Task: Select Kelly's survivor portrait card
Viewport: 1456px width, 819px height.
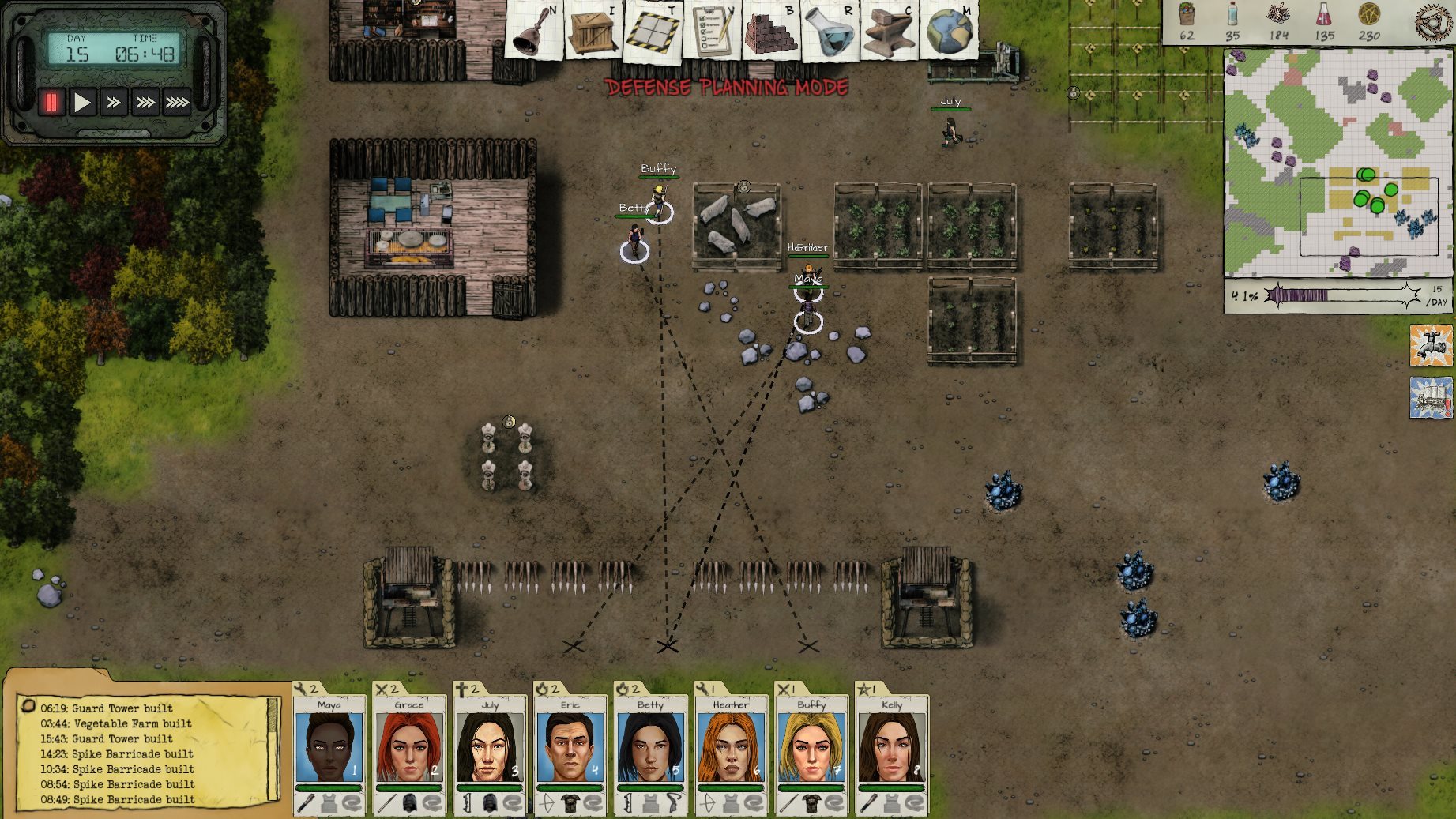Action: [891, 748]
